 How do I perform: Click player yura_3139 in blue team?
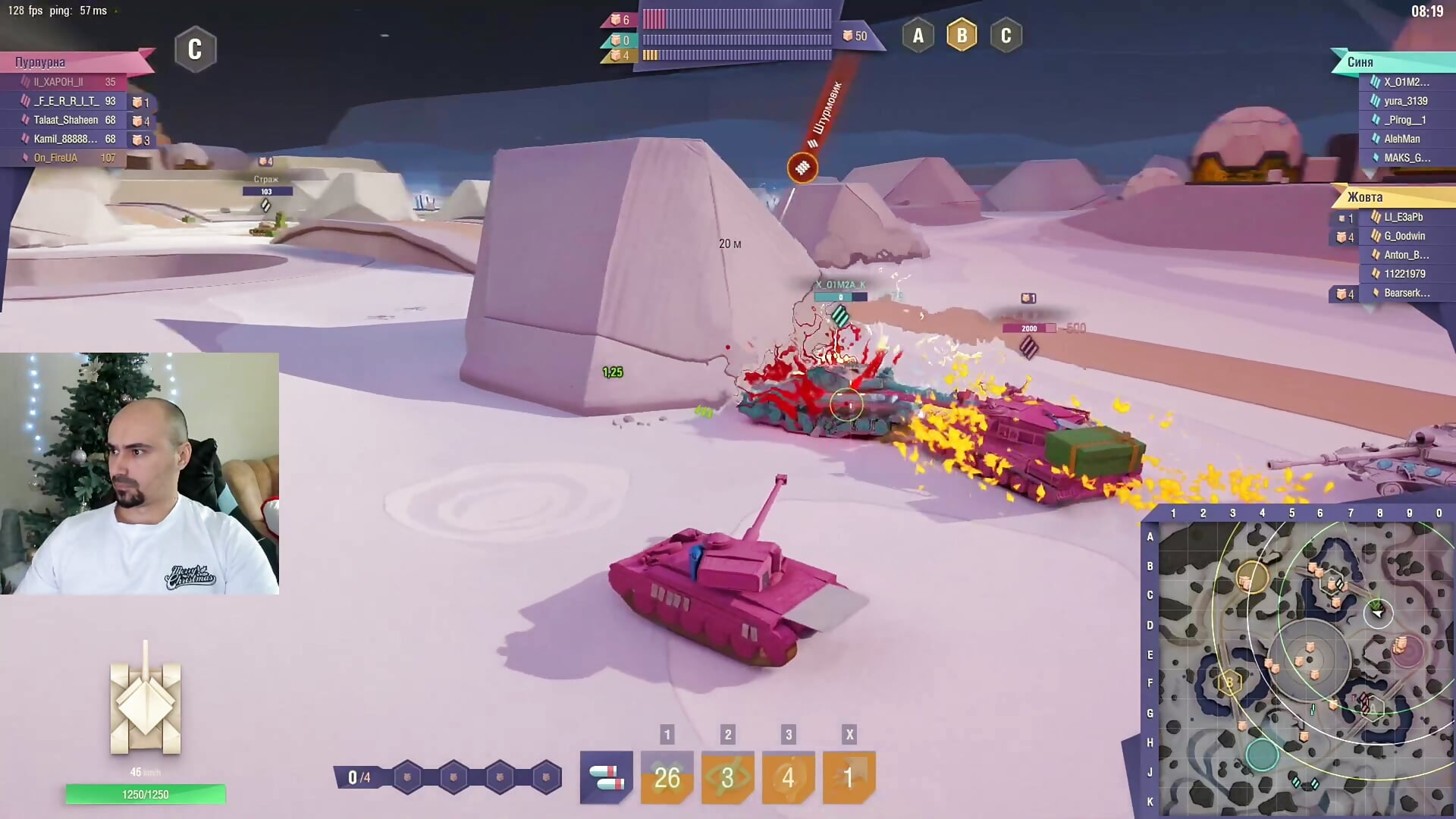(1405, 101)
